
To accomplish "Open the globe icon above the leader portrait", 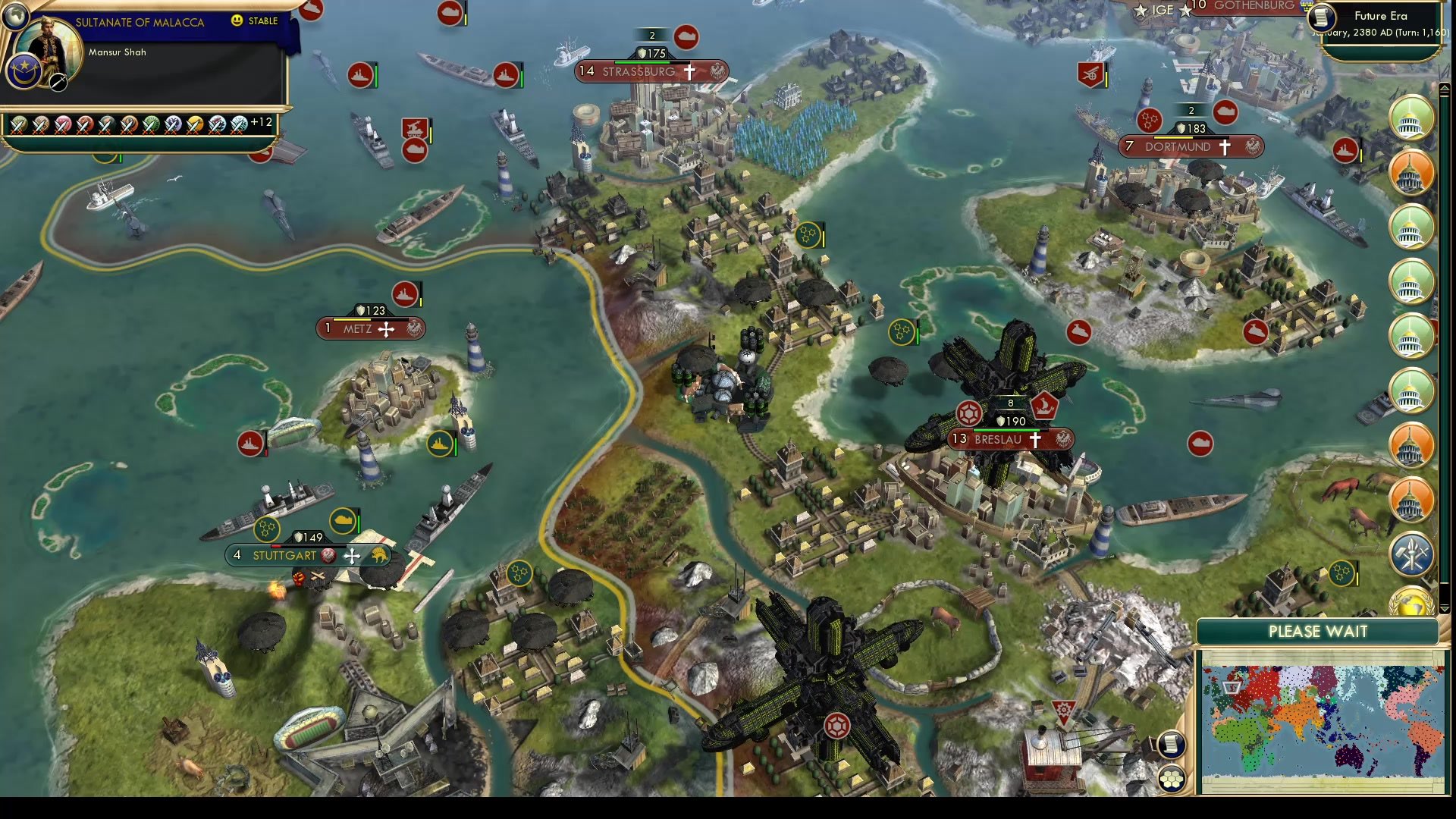I will [x=14, y=15].
